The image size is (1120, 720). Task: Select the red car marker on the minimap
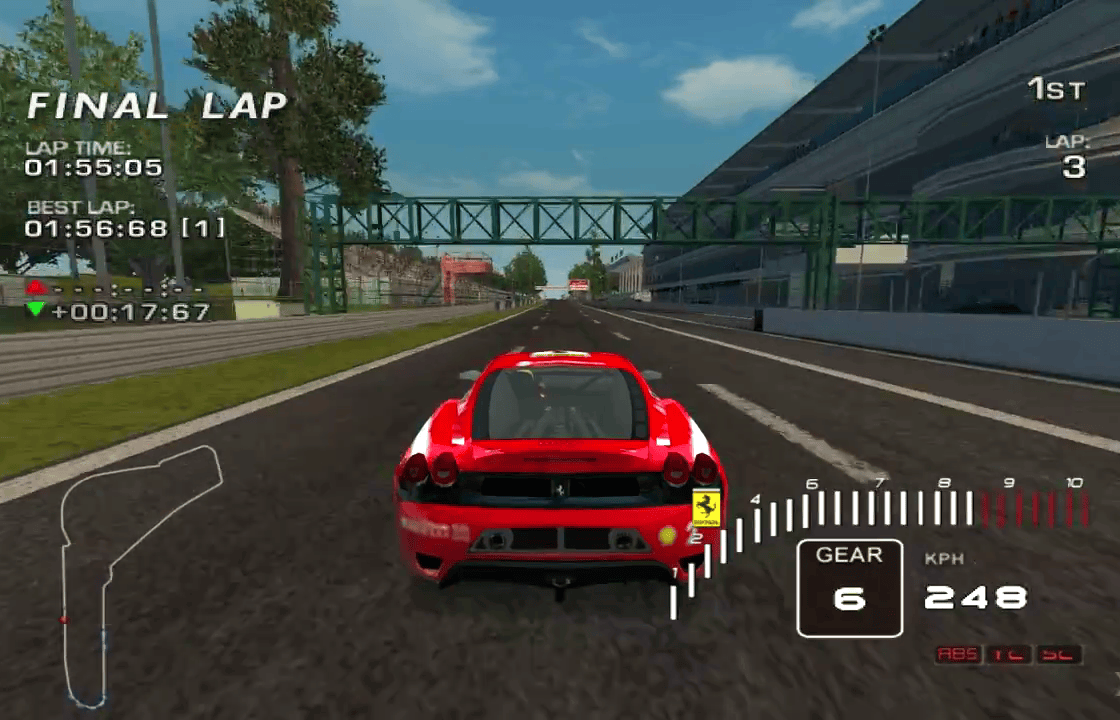[x=64, y=619]
